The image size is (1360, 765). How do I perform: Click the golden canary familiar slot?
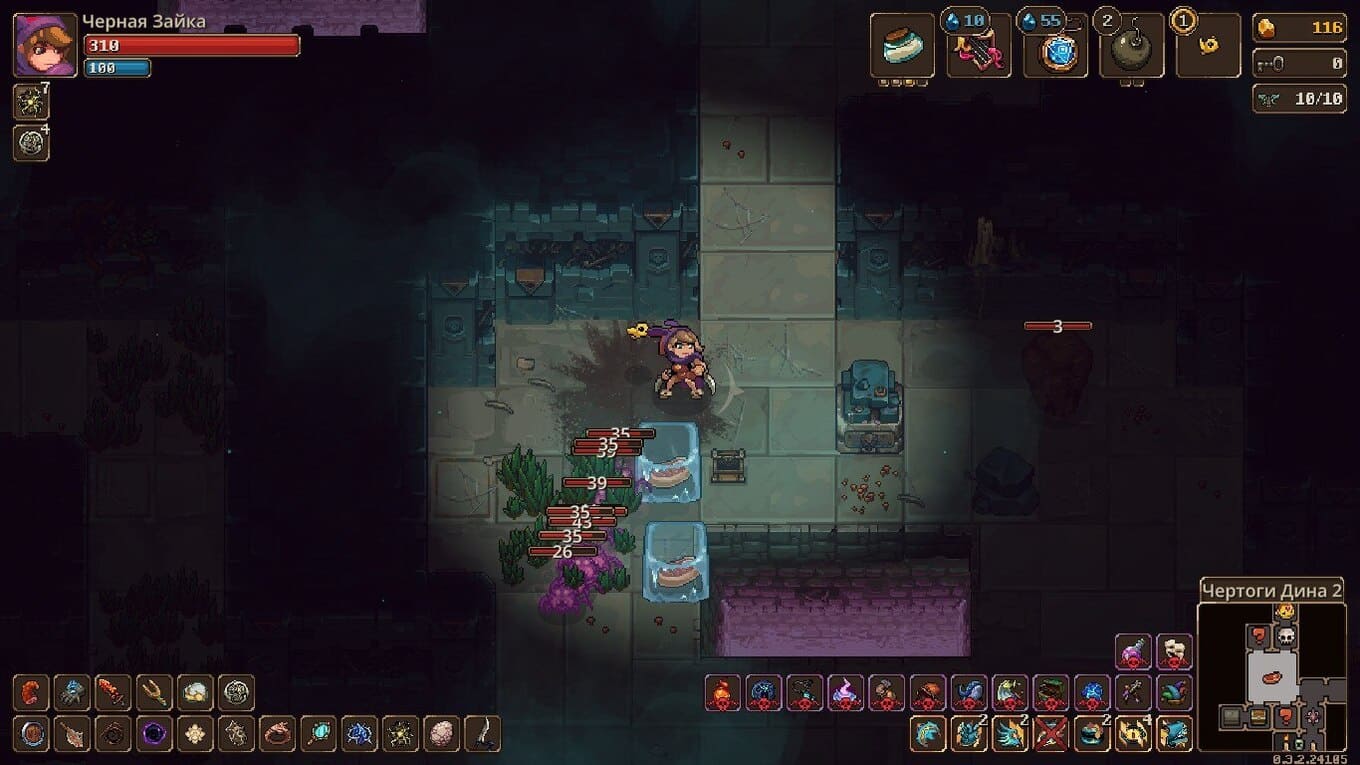[1208, 46]
